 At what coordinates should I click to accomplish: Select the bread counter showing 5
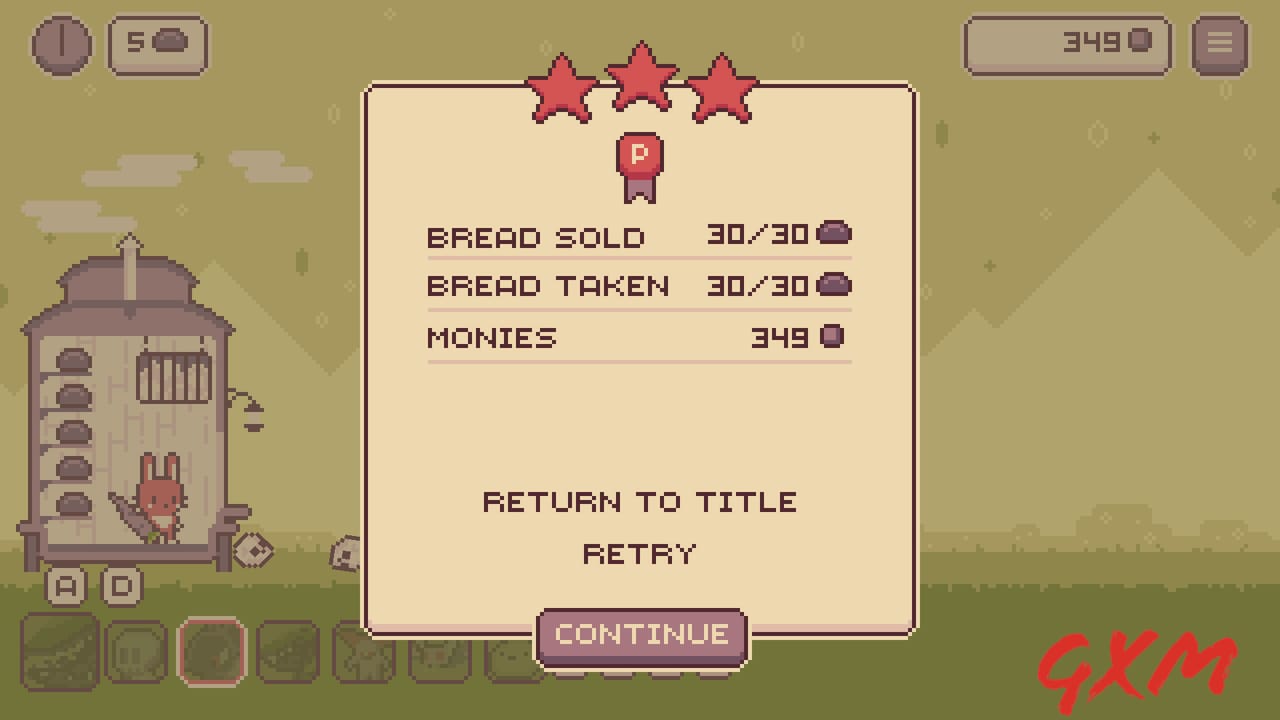coord(157,44)
